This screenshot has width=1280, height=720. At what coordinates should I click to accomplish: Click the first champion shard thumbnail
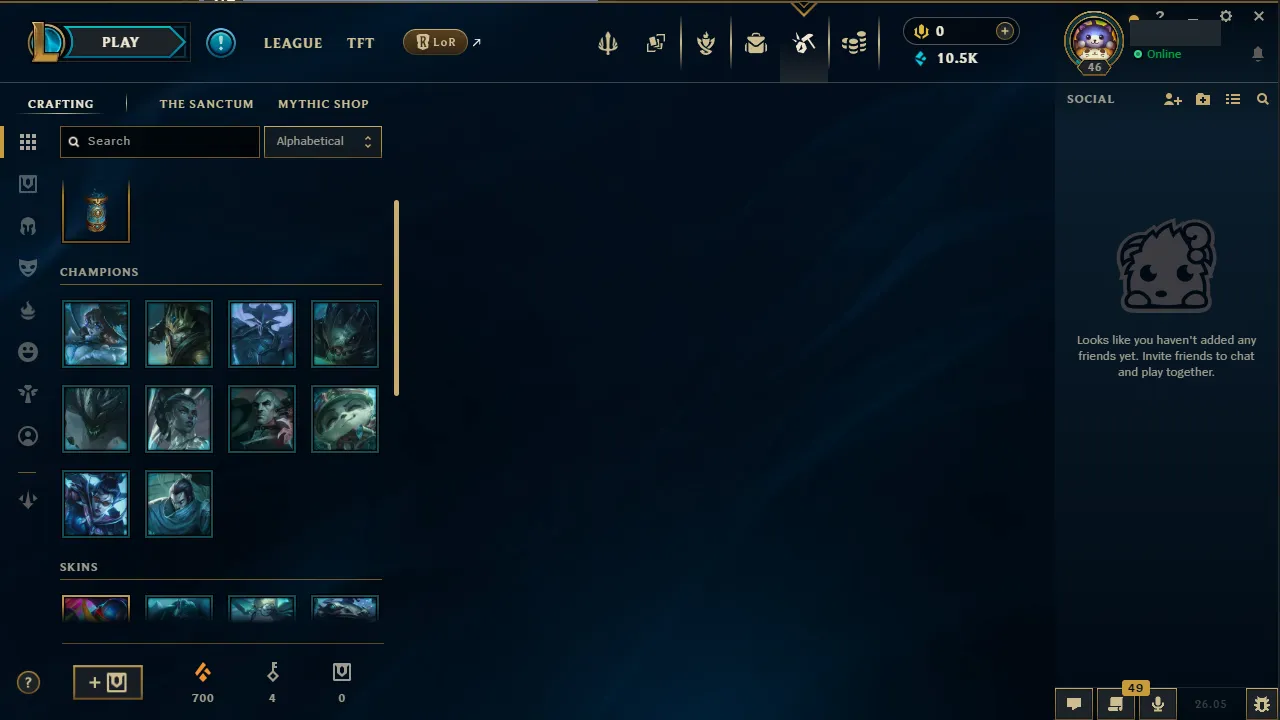click(x=95, y=333)
